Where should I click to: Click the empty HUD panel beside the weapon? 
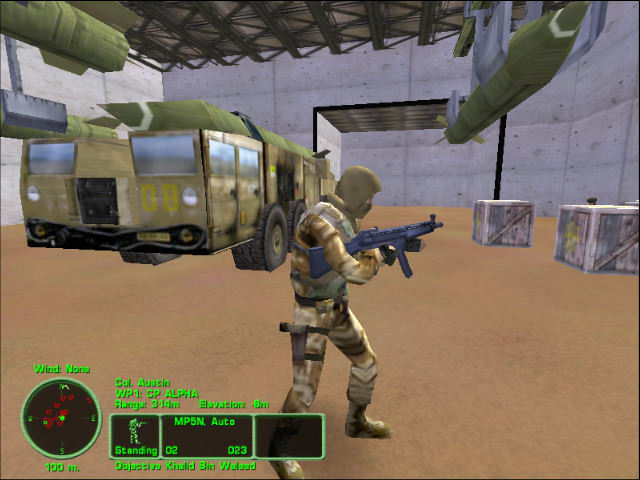tap(289, 436)
